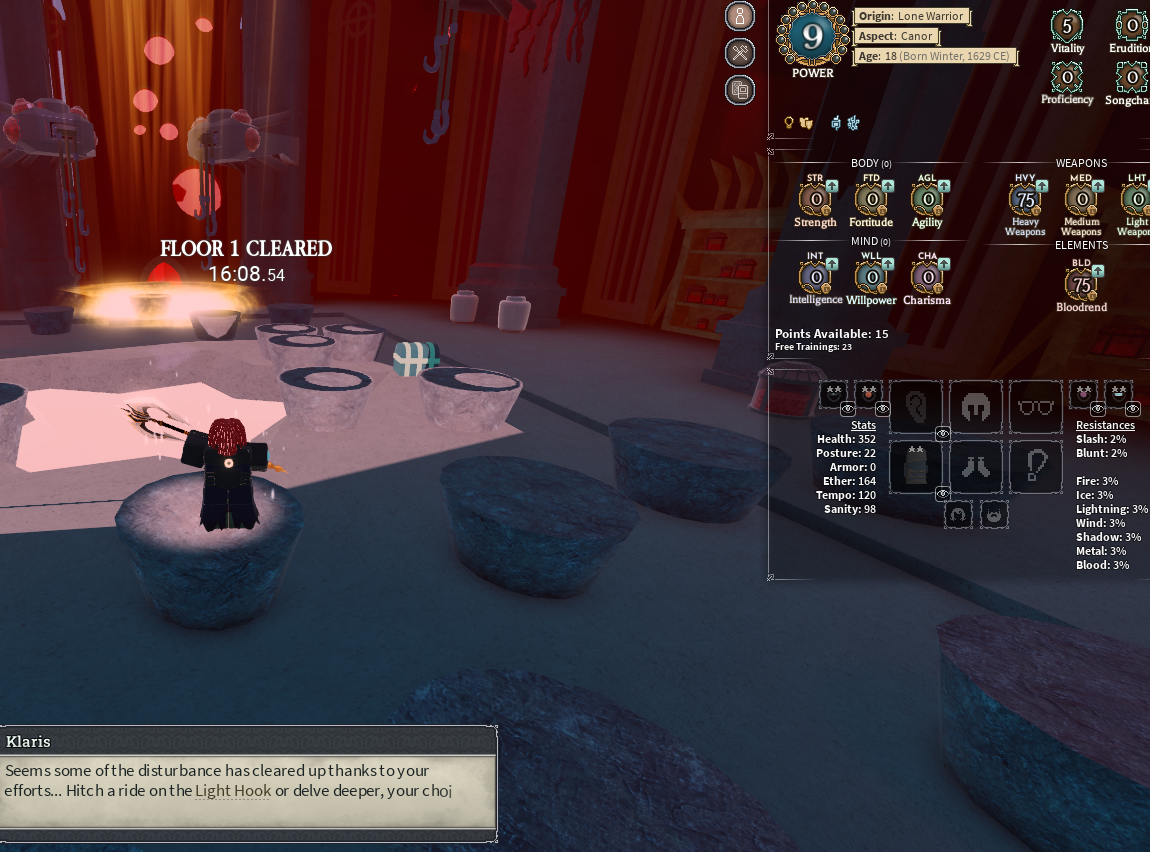Choose the ear equipment slot

[916, 406]
